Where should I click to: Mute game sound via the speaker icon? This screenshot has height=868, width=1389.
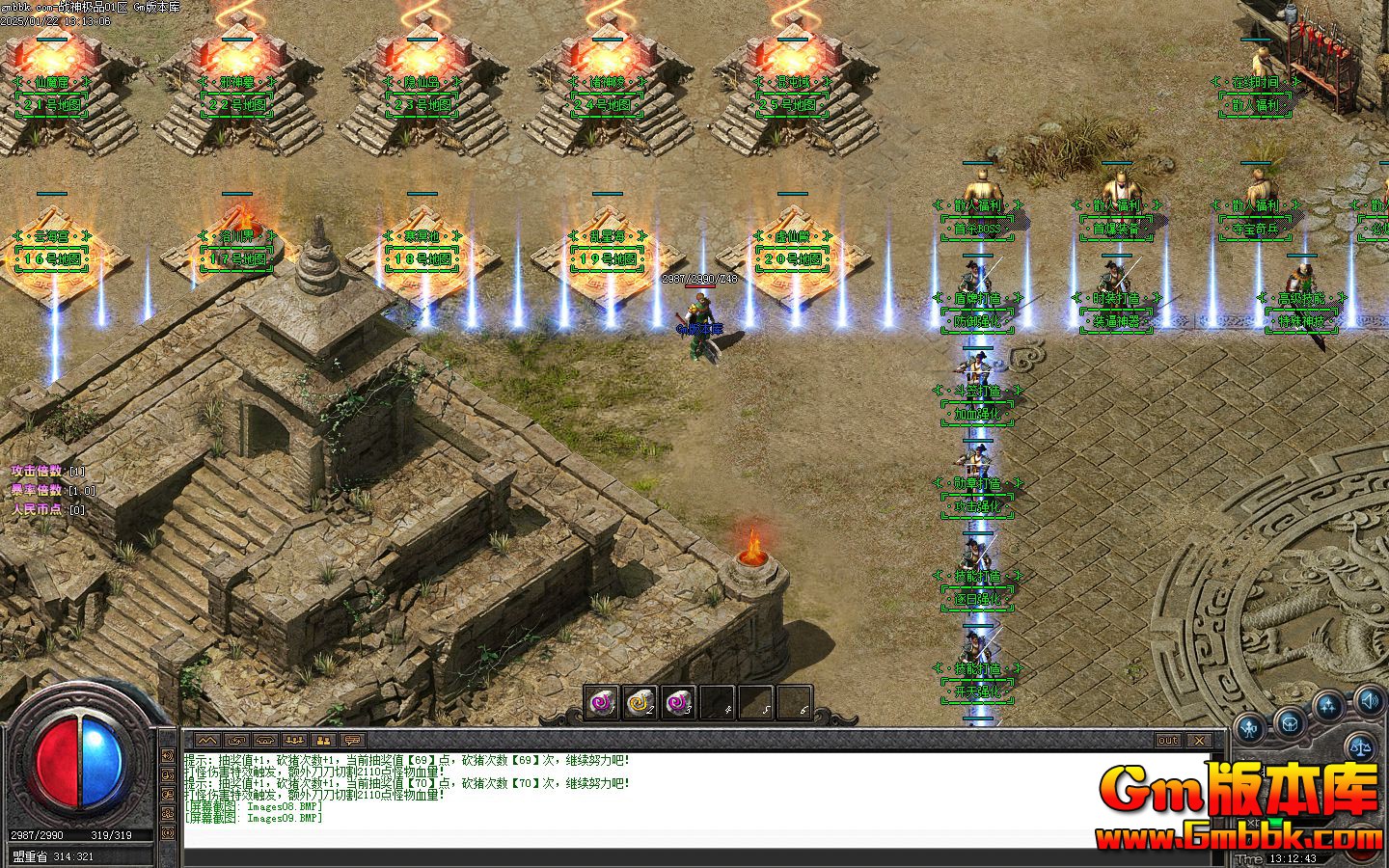[1368, 702]
